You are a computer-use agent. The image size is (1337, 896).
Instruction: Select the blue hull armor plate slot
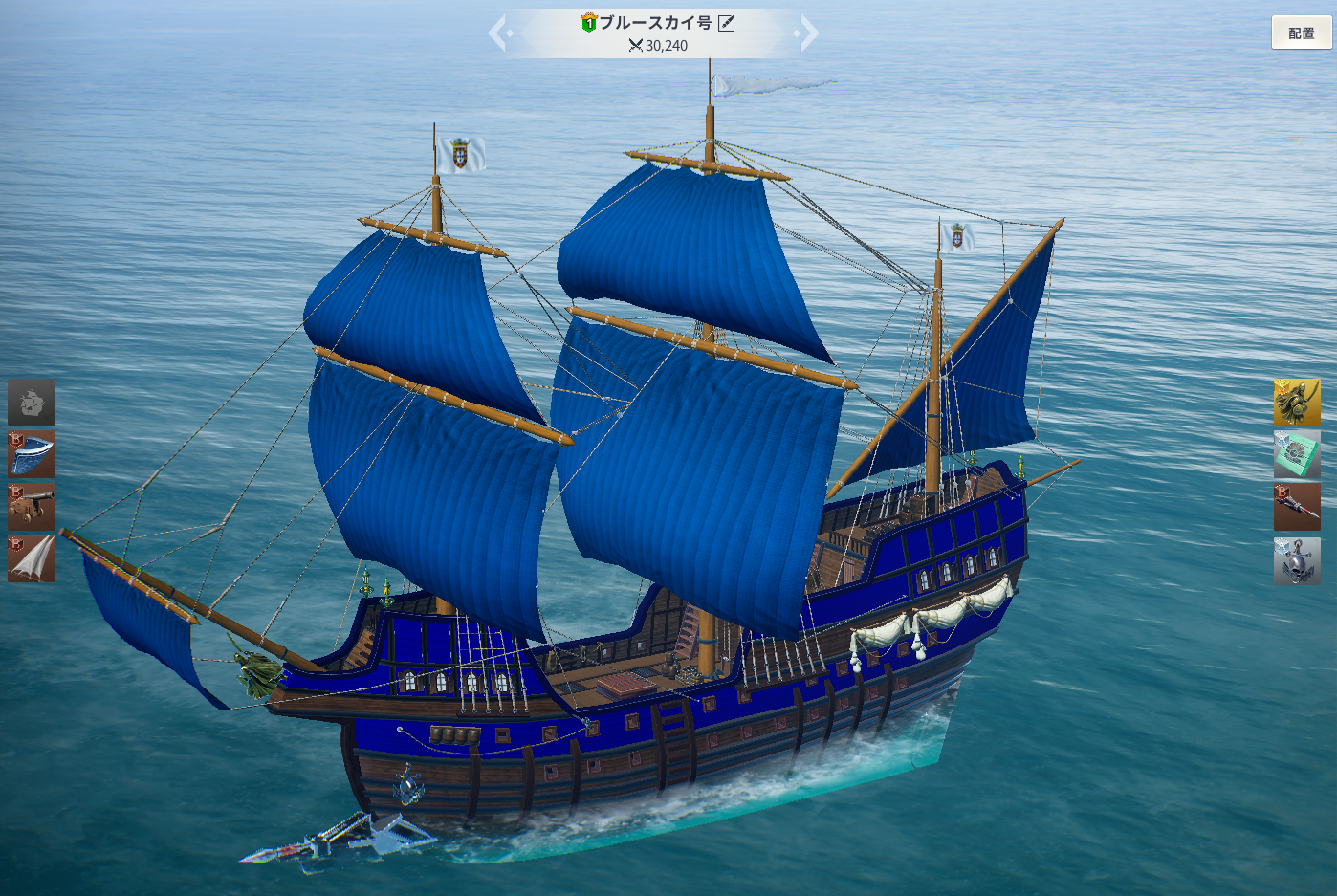(32, 454)
